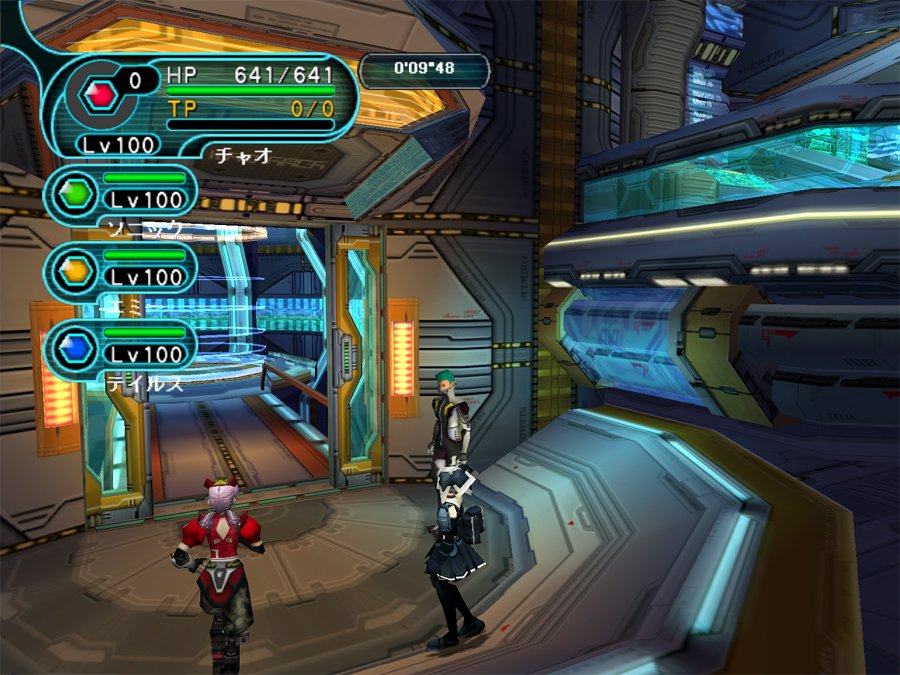Click the red hexagon section icon
Viewport: 900px width, 675px height.
point(100,94)
